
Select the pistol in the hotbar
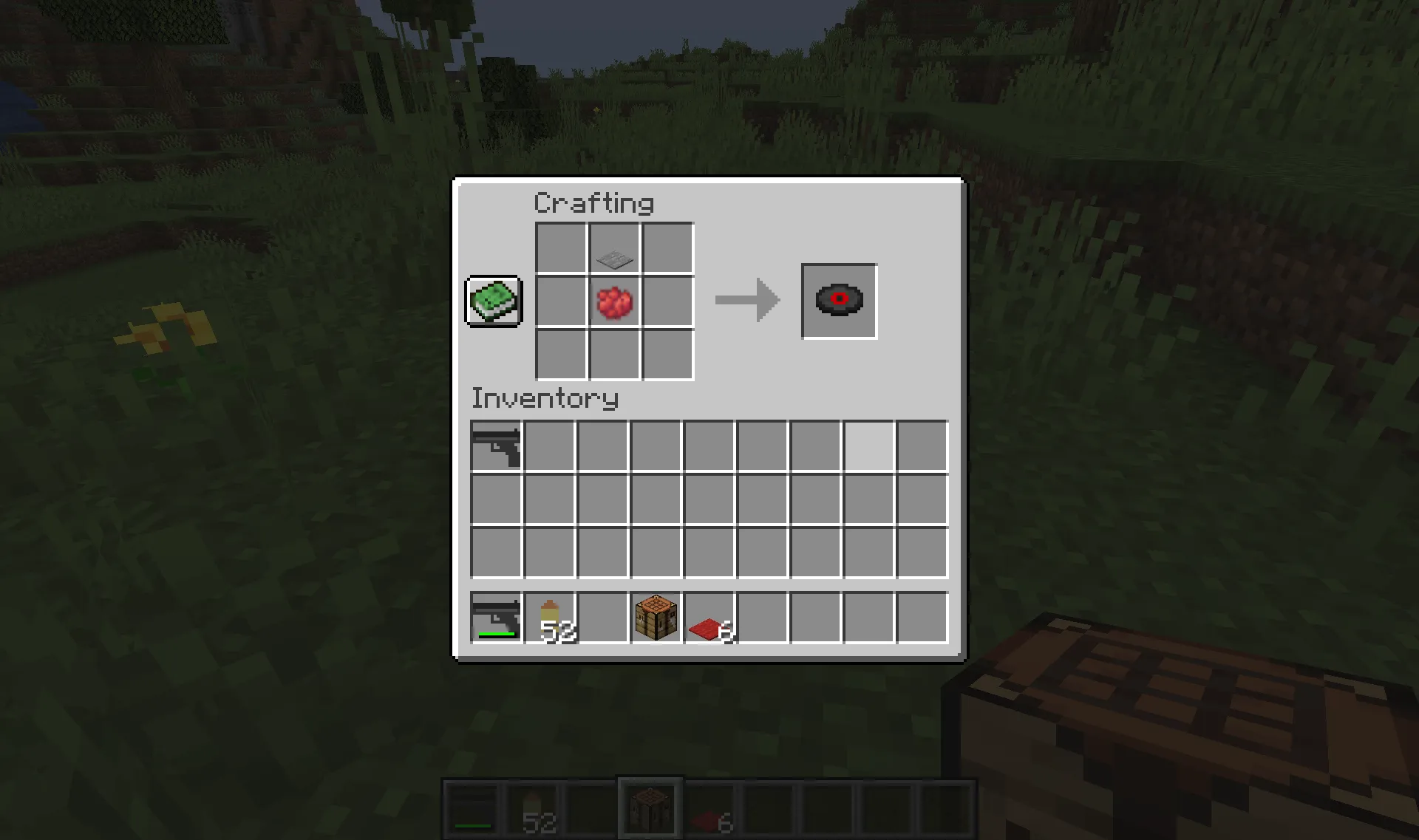tap(496, 618)
